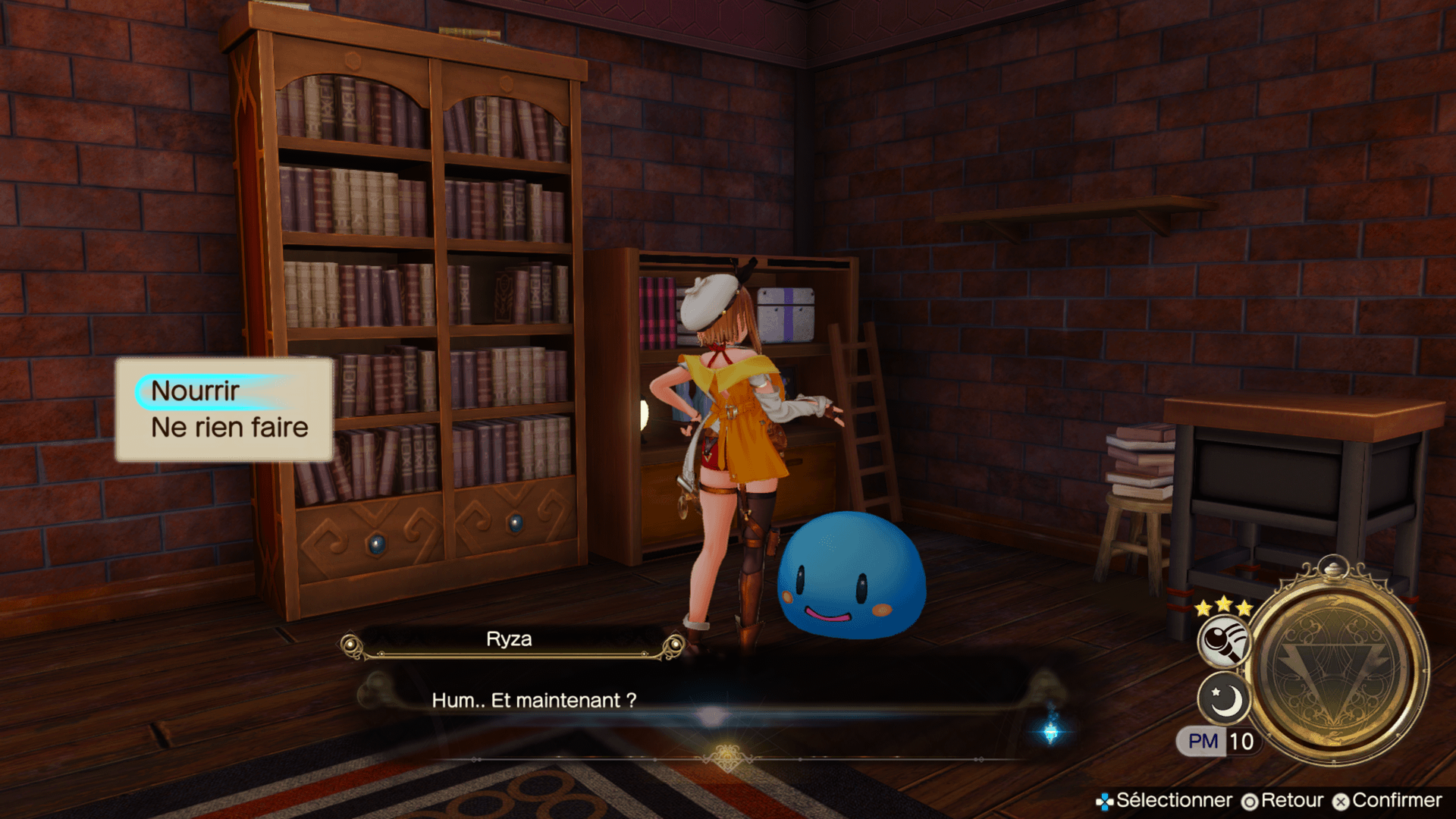This screenshot has height=819, width=1456.
Task: Select the "Ne rien faire" option
Action: coord(229,428)
